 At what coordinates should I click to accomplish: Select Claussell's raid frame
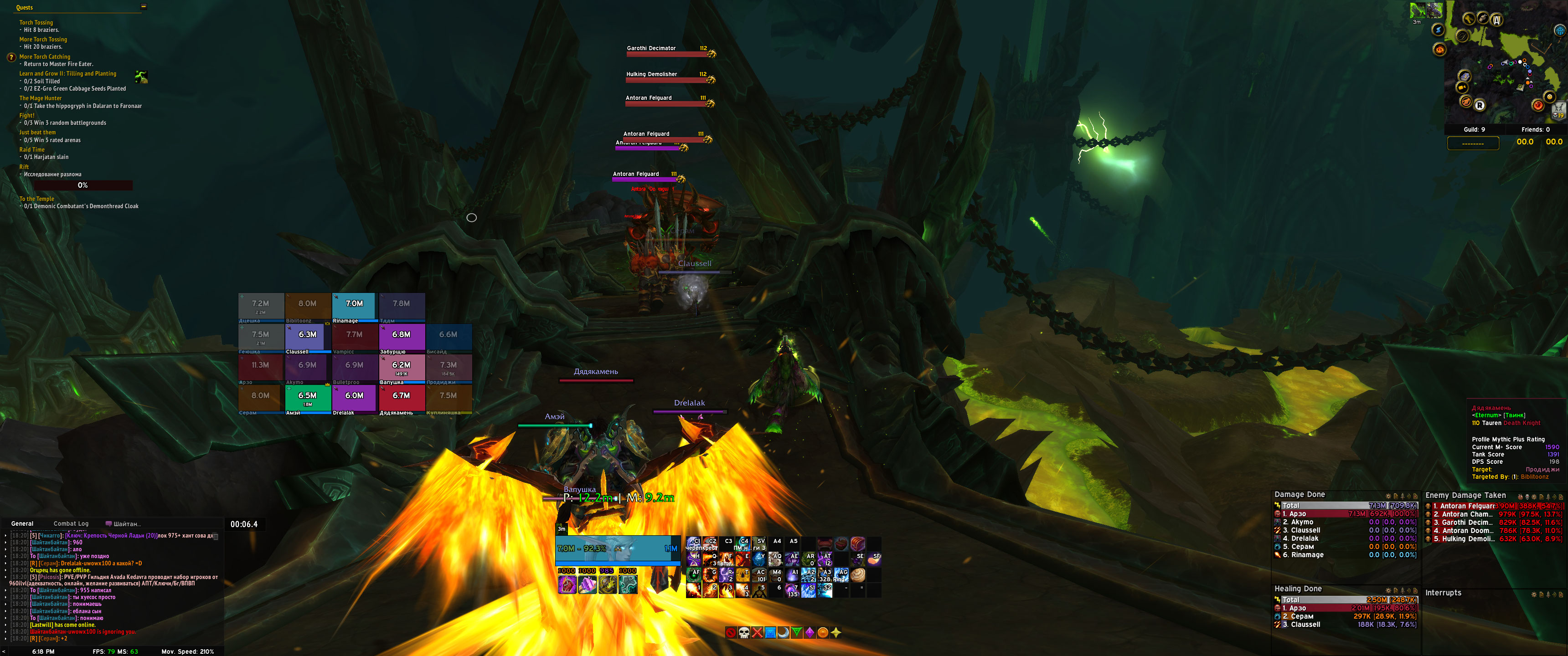[x=307, y=337]
